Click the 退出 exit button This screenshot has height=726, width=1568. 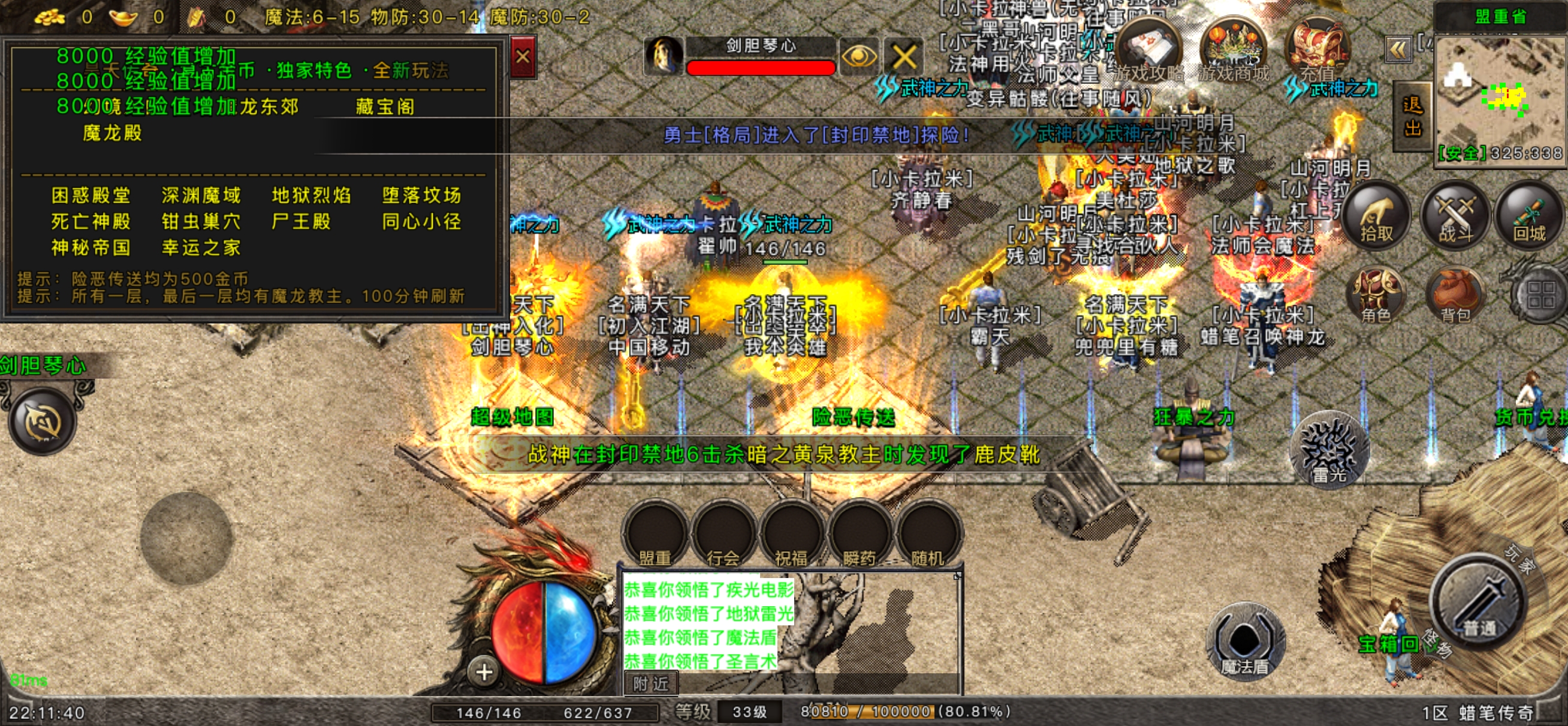(x=1412, y=117)
